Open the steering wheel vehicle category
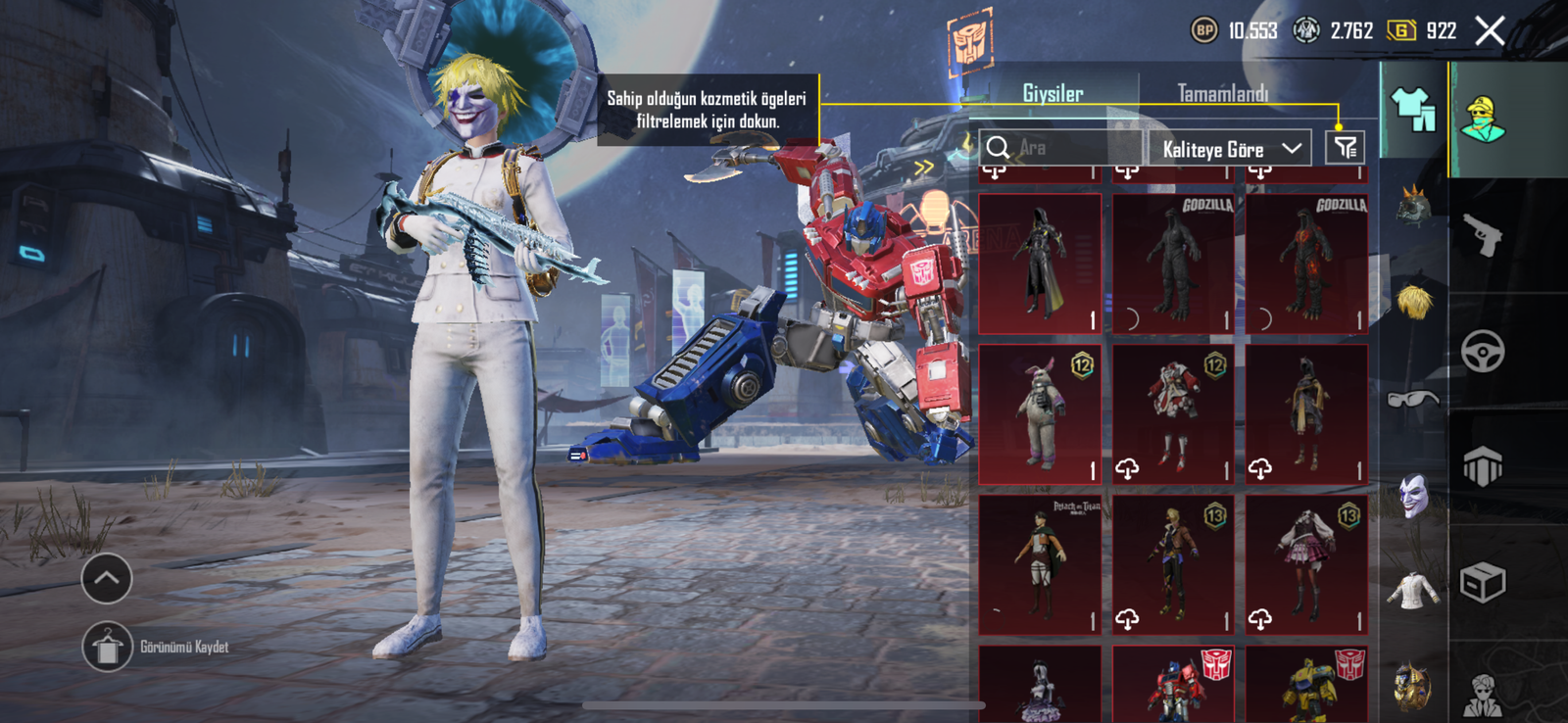This screenshot has width=1568, height=723. (x=1482, y=351)
